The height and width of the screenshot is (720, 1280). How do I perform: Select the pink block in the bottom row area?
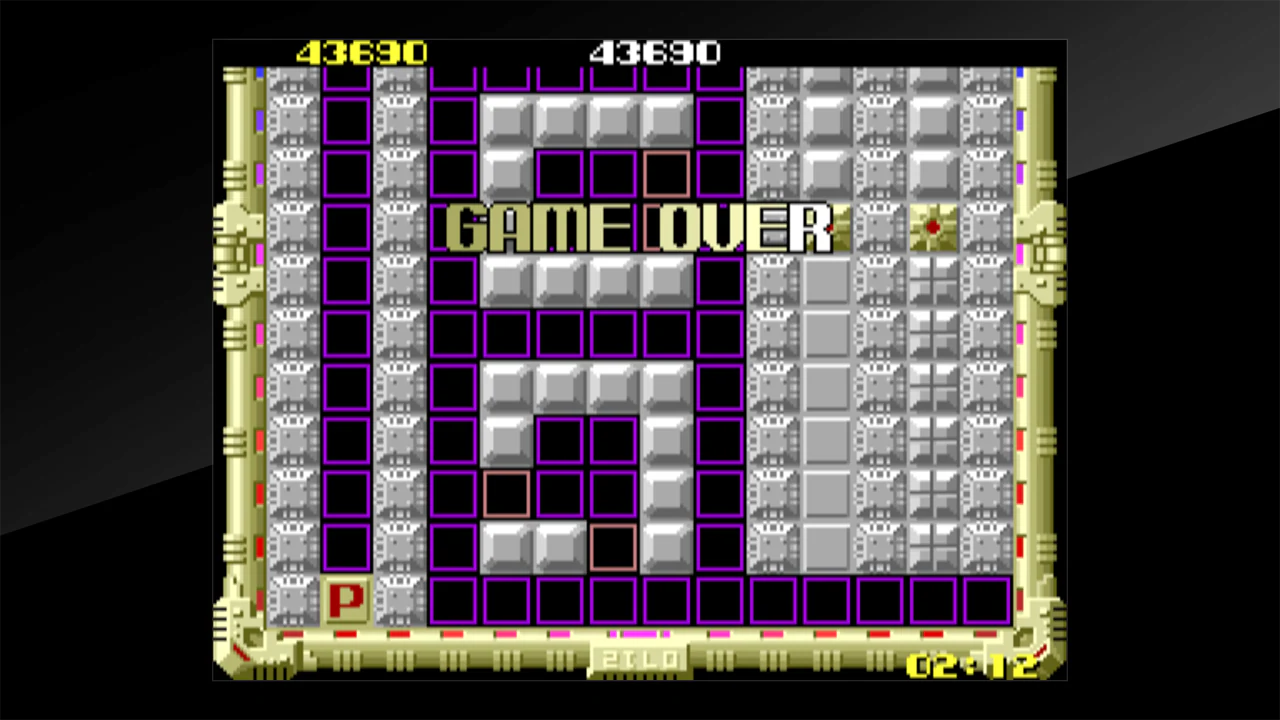[x=613, y=546]
